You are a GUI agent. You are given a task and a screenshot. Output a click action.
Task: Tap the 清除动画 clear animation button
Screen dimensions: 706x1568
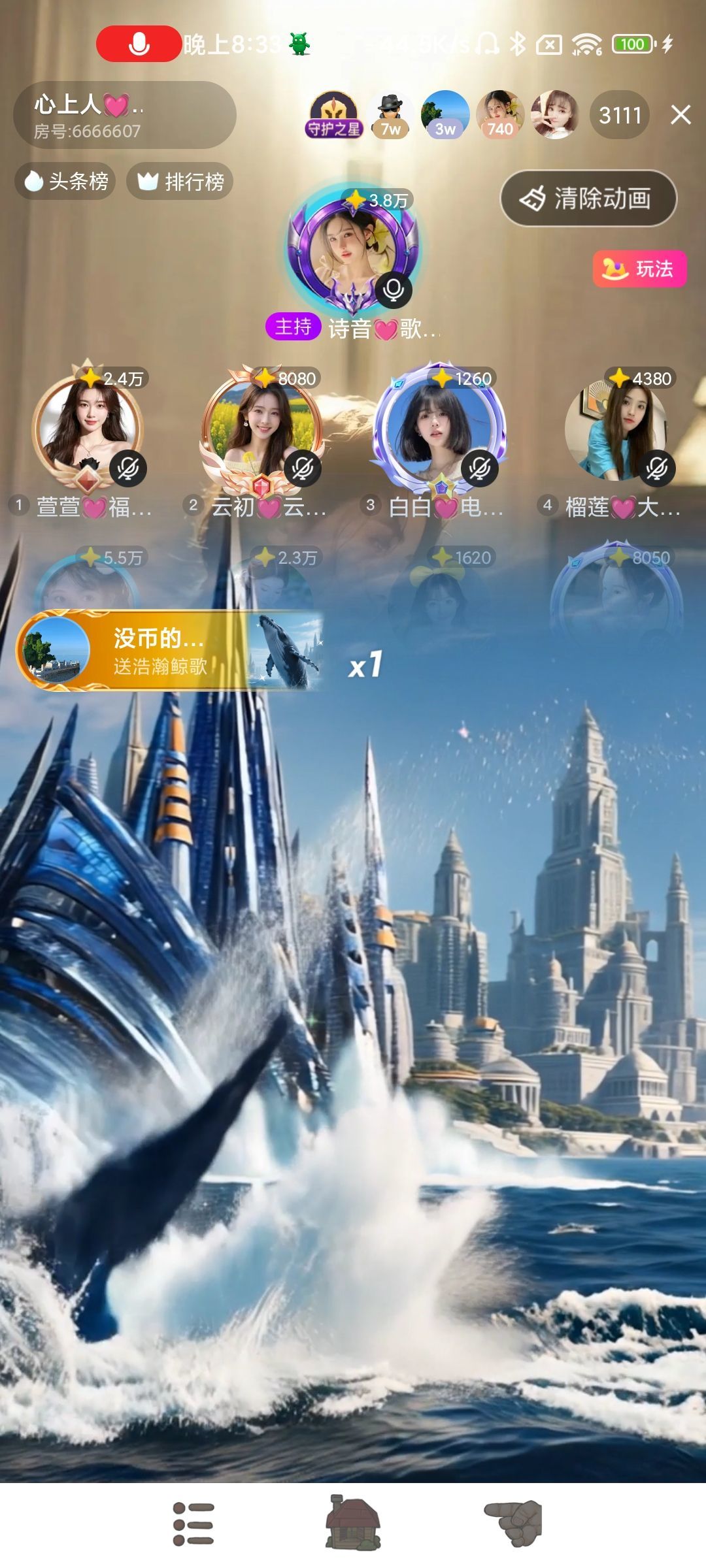pyautogui.click(x=588, y=199)
